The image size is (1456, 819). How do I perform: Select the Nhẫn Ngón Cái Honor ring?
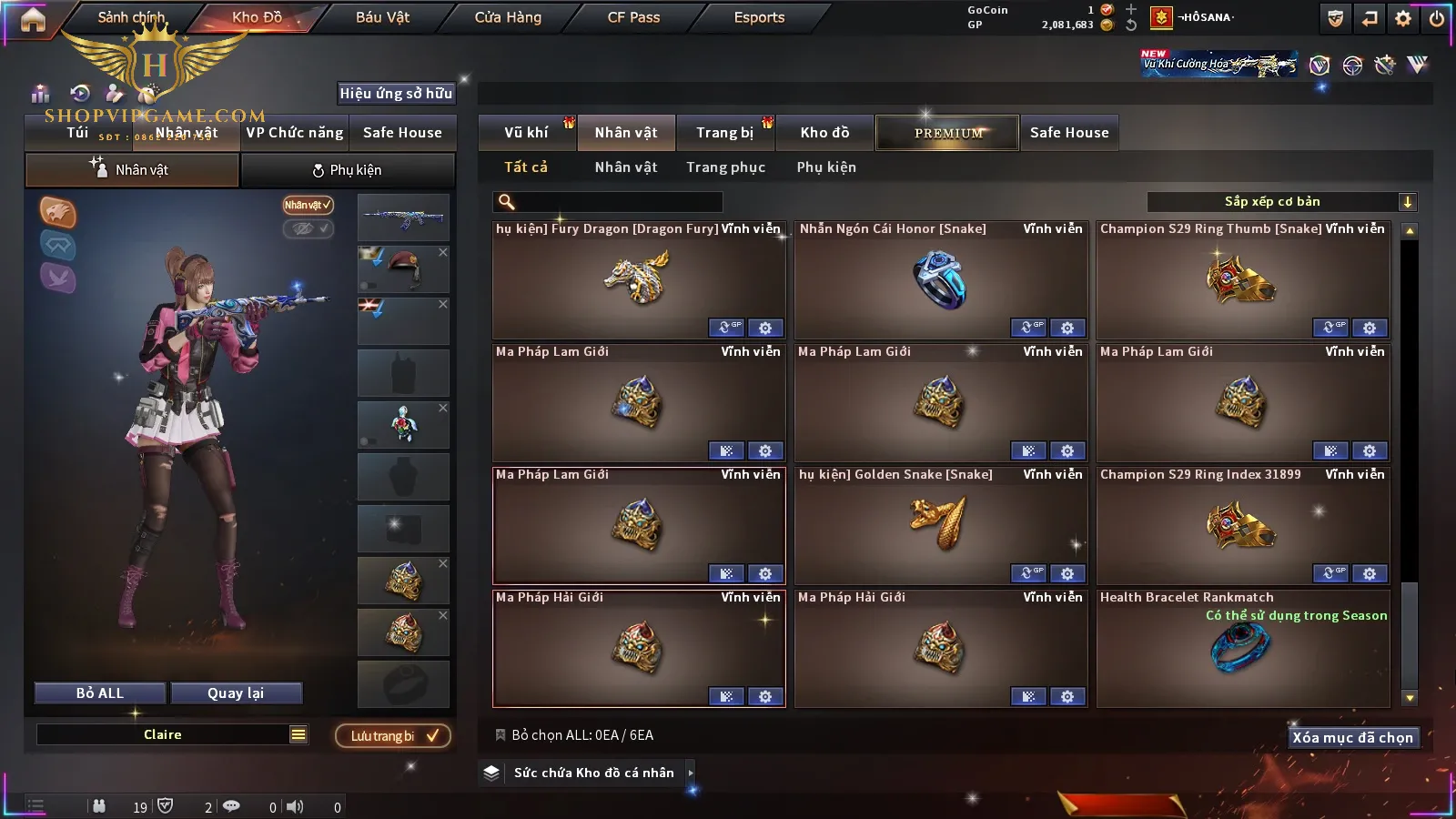tap(940, 280)
